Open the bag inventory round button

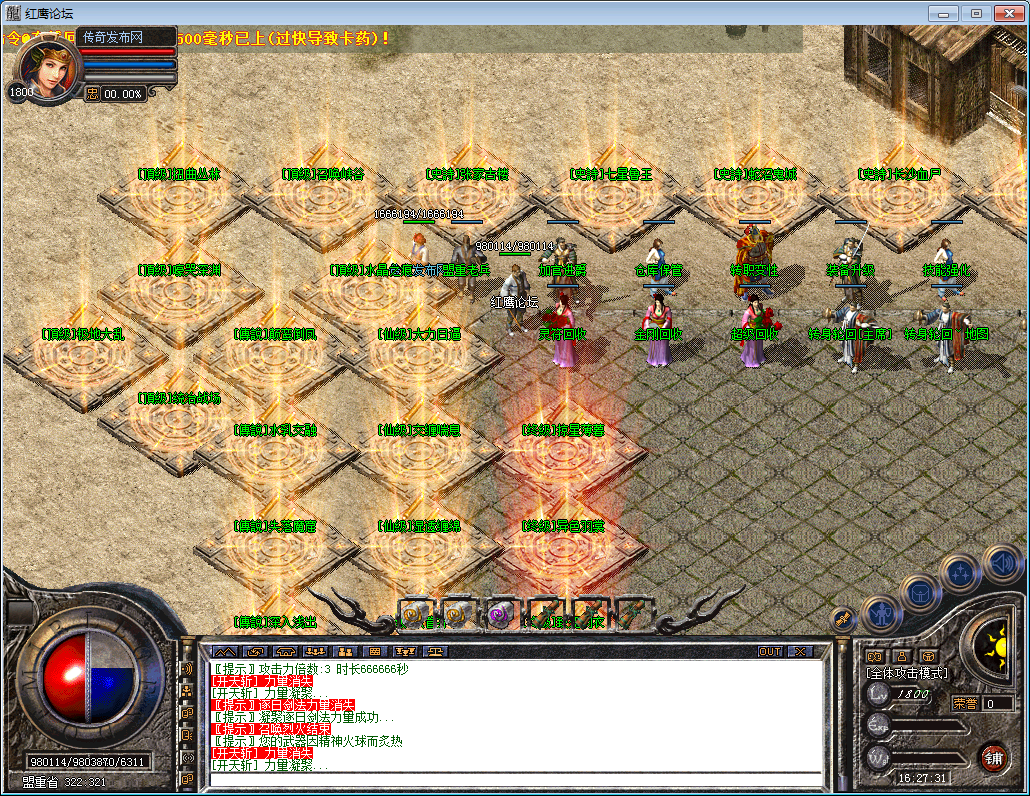919,593
